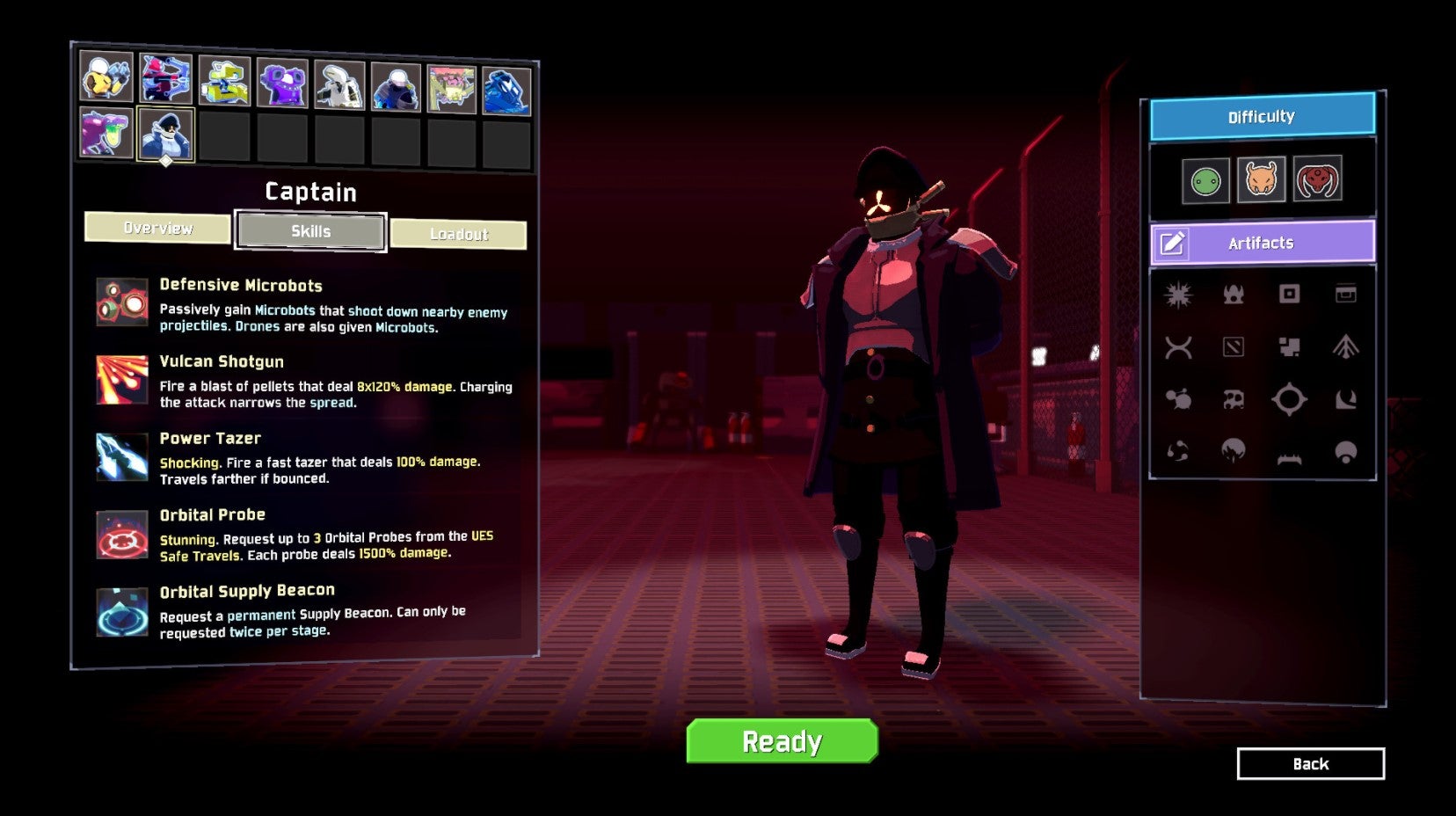
Task: Select the green Drizzle difficulty
Action: [1205, 179]
